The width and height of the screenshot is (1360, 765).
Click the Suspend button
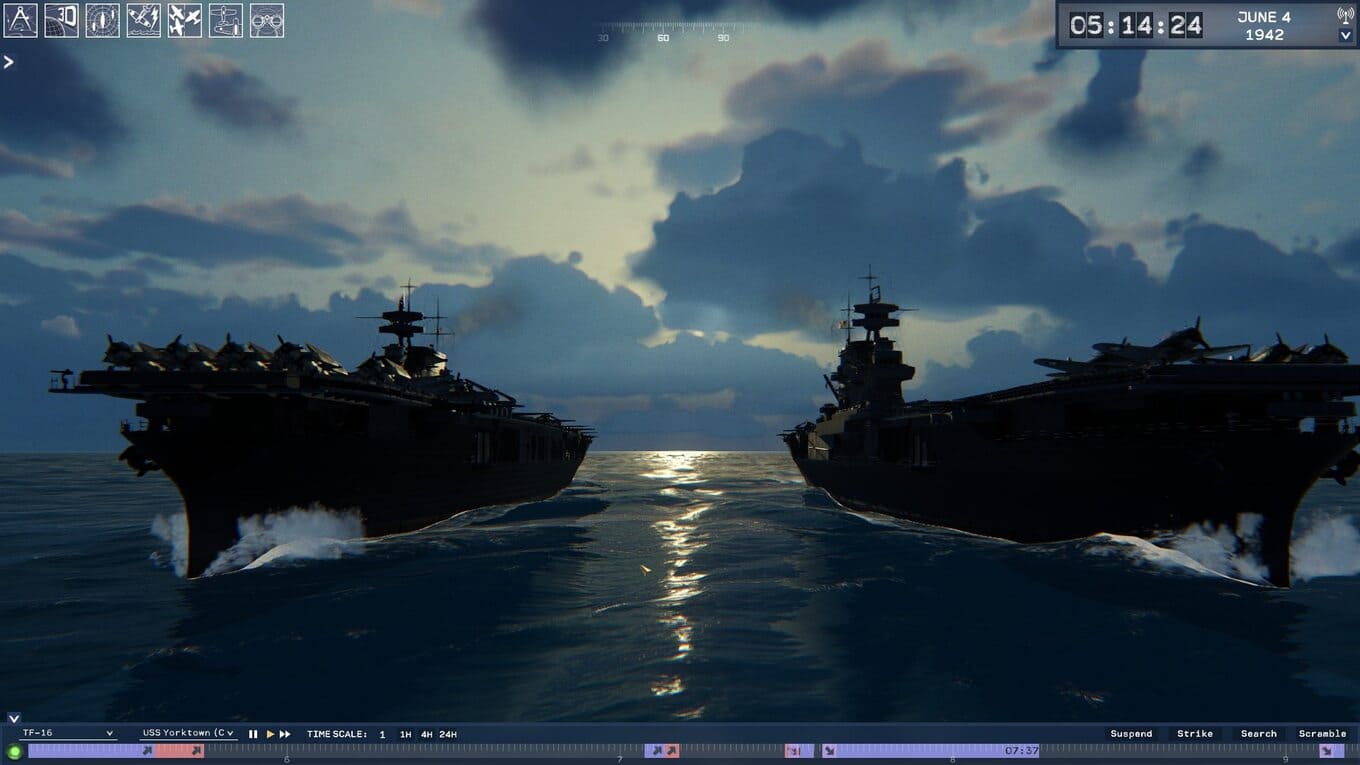(x=1131, y=734)
